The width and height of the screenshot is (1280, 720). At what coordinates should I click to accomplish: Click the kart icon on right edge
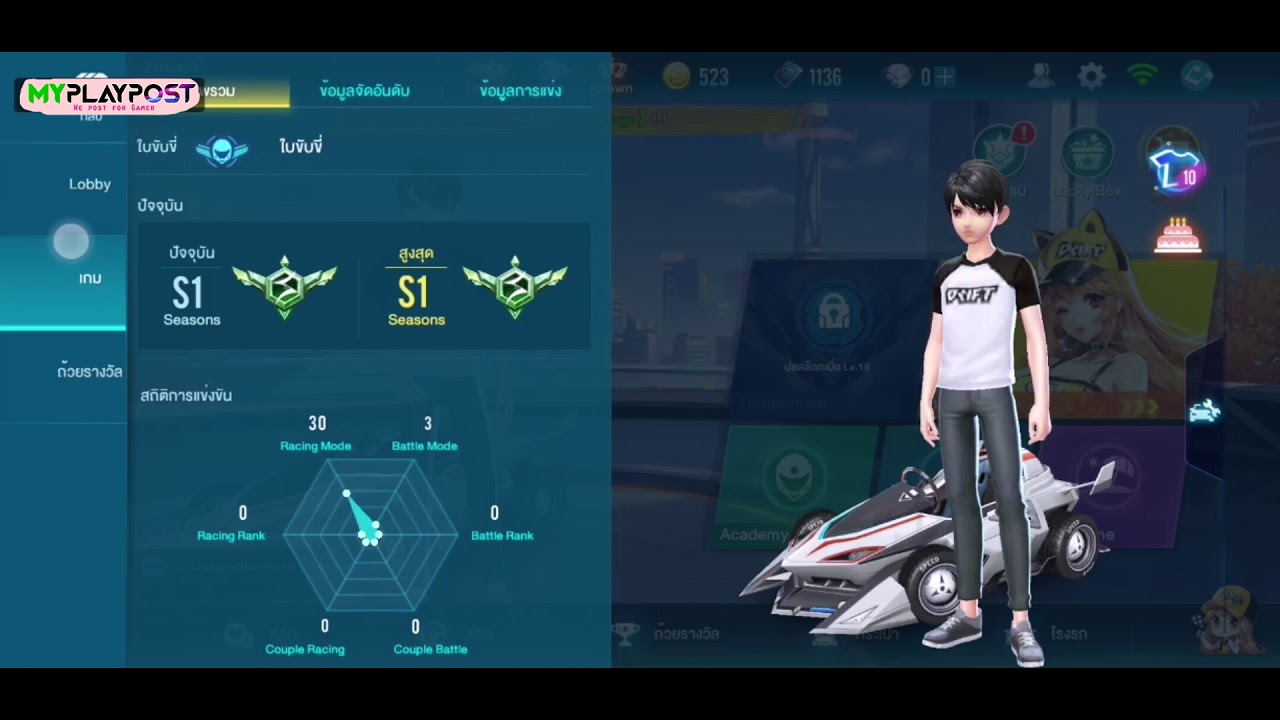click(x=1204, y=411)
